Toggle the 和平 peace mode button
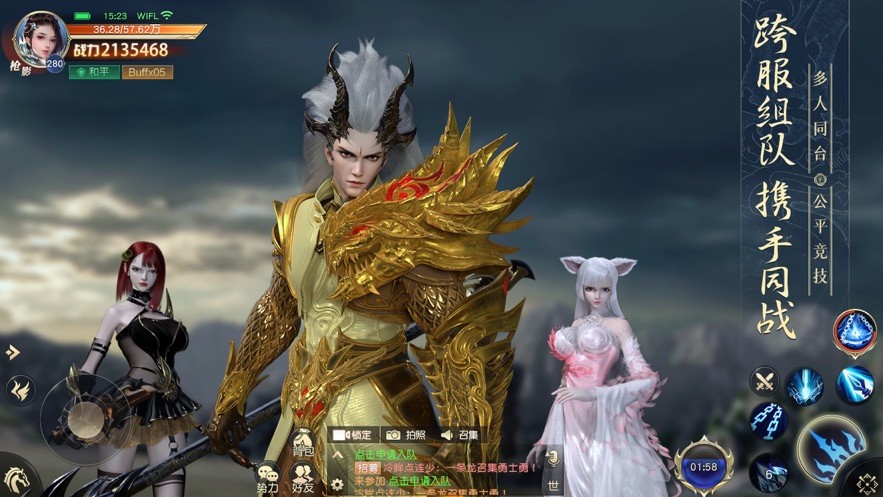 pyautogui.click(x=93, y=72)
